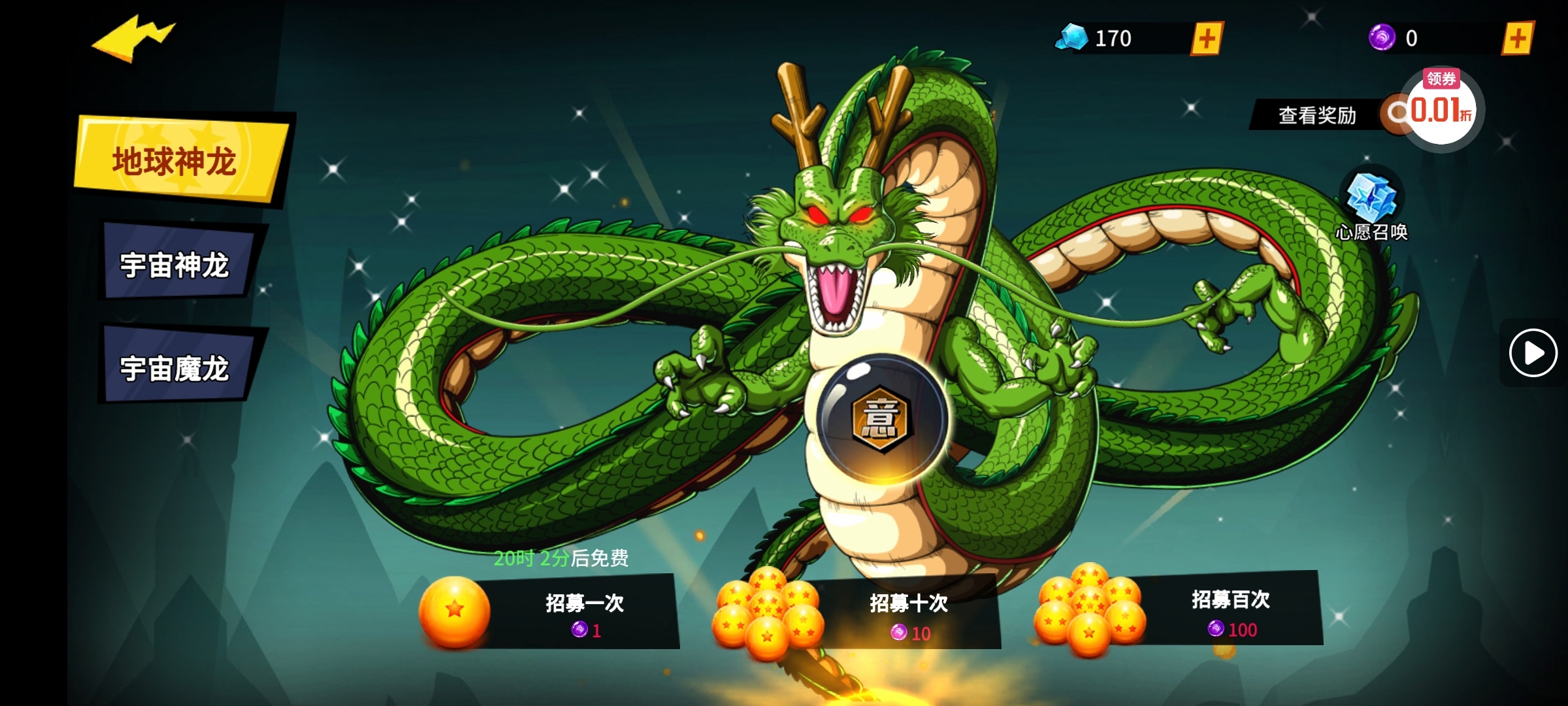This screenshot has height=706, width=1568.
Task: Select the 地球神龙 tab
Action: [x=176, y=161]
